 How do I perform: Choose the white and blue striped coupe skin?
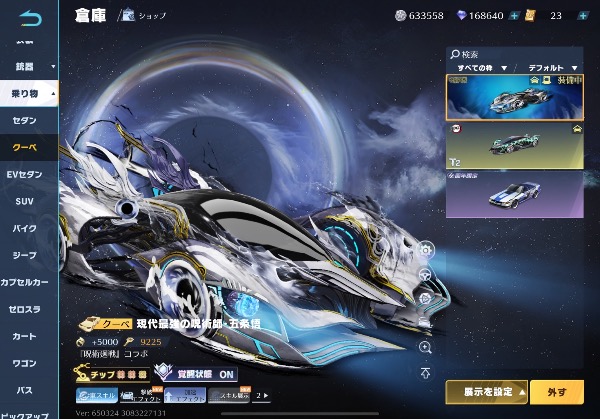point(514,193)
